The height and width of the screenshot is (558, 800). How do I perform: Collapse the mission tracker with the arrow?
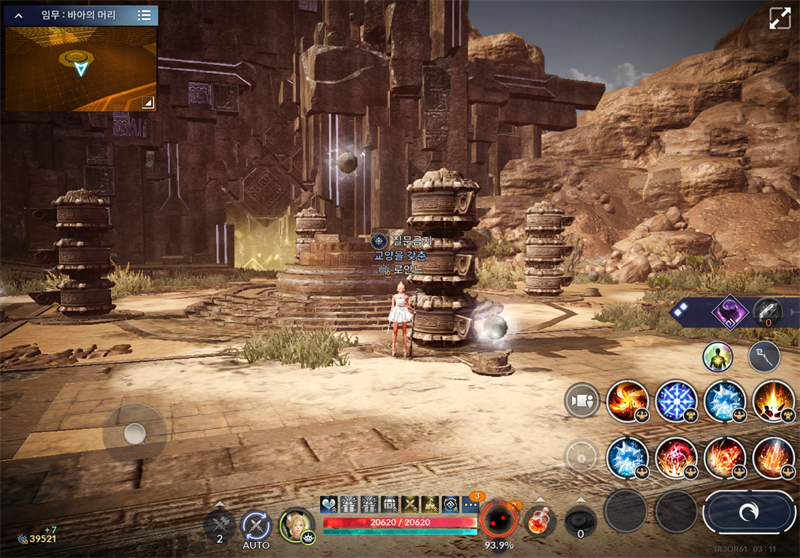18,15
